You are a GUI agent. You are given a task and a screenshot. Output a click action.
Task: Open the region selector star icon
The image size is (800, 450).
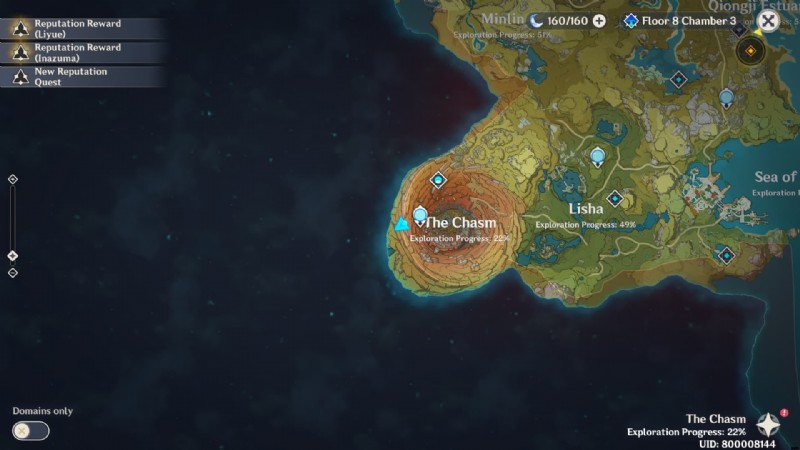tap(768, 425)
